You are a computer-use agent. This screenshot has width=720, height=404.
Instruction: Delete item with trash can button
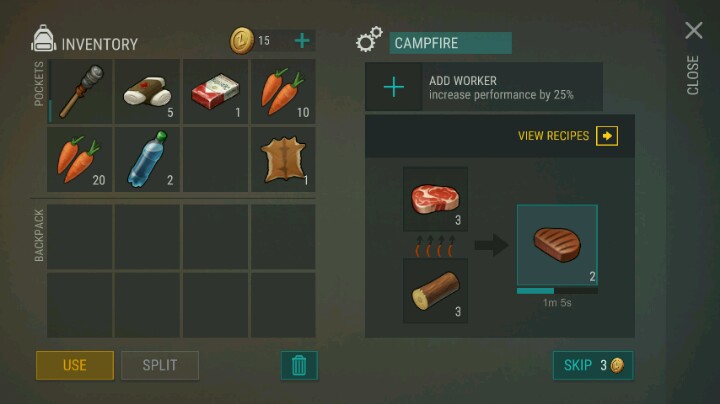[x=299, y=365]
